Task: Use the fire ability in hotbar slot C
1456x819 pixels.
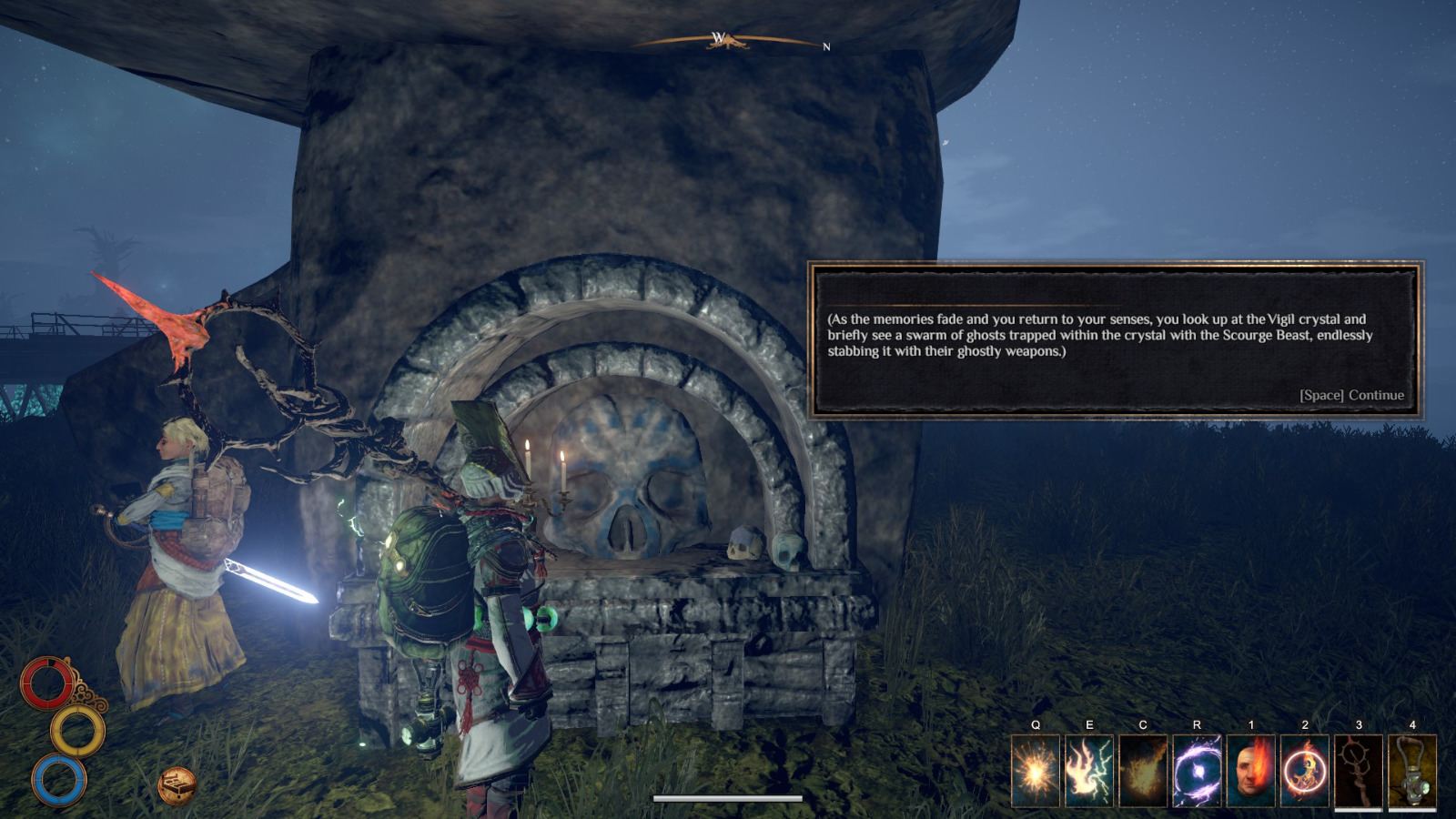Action: (1142, 769)
